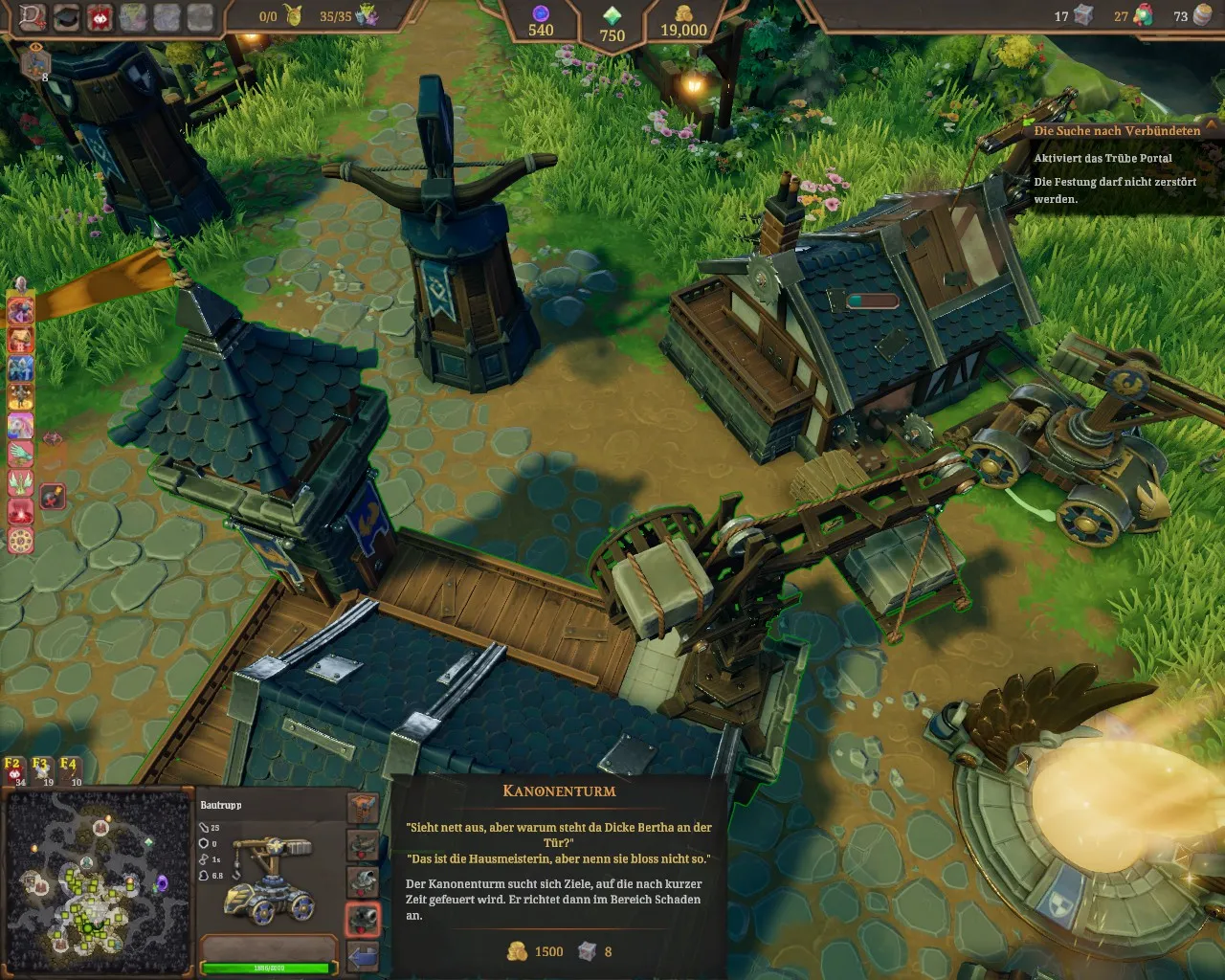Select the hexagonal unit group badge
The image size is (1225, 980).
coord(35,64)
